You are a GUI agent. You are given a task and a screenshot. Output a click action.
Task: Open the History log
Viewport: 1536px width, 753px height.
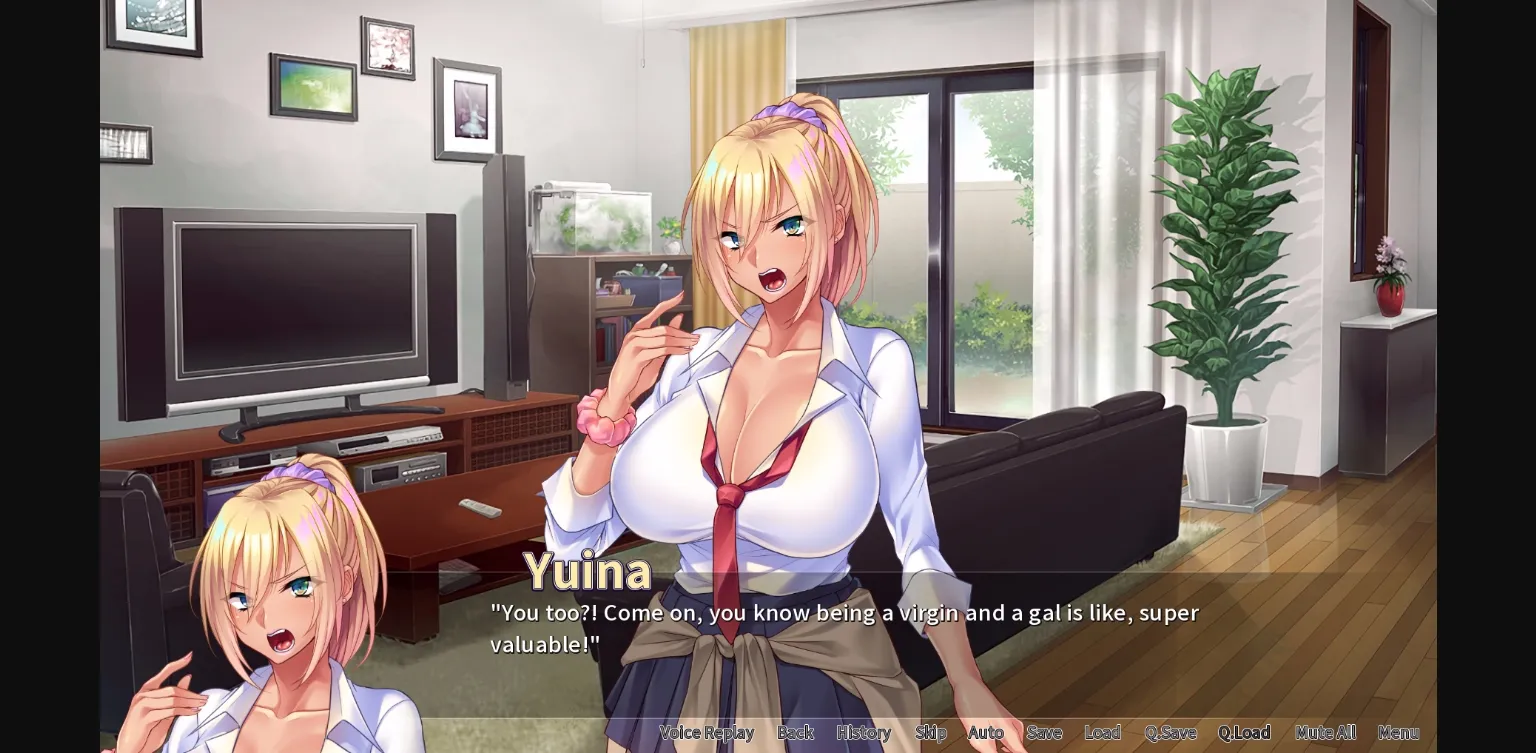863,732
